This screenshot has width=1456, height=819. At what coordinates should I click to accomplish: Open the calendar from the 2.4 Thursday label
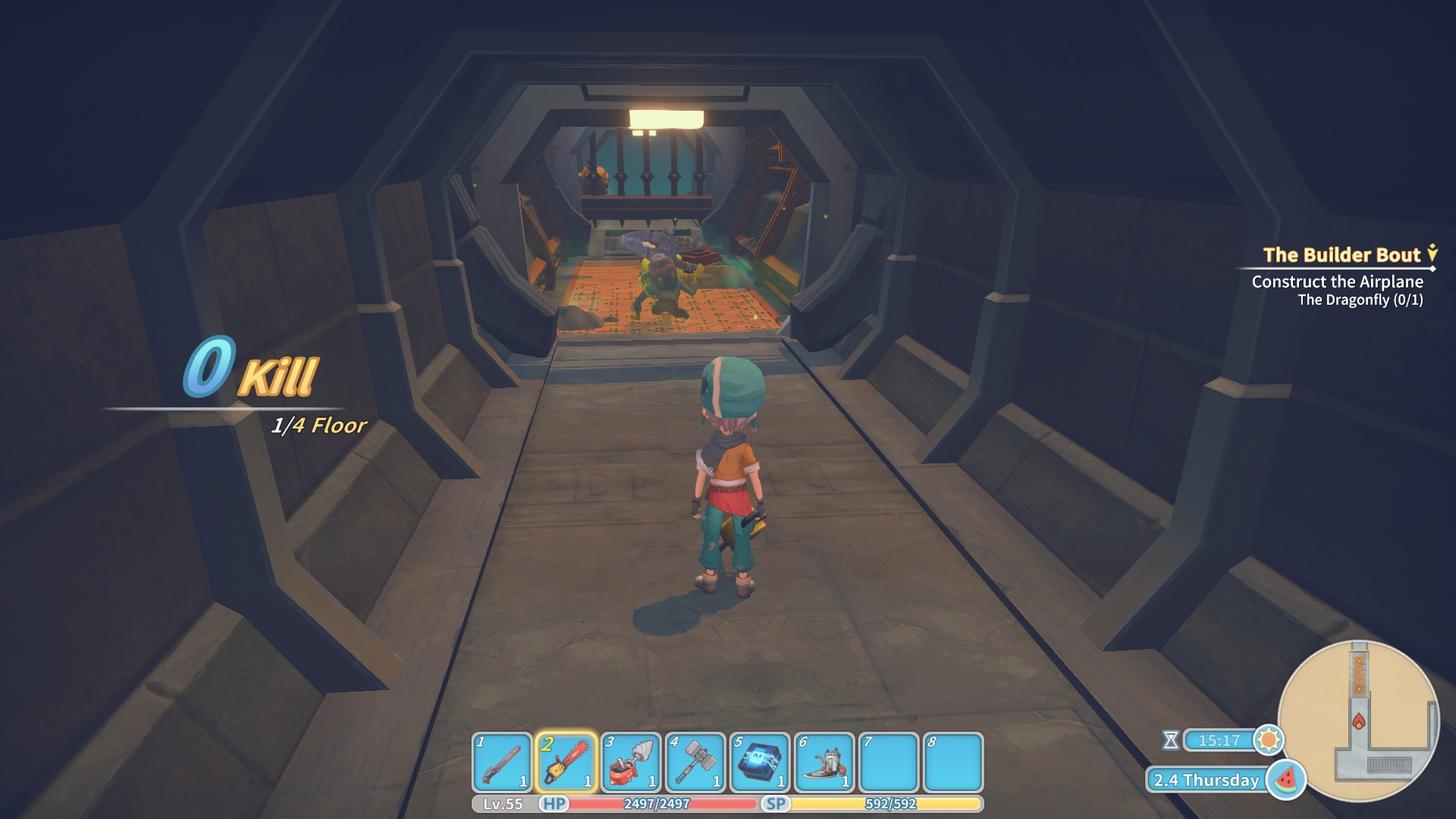coord(1206,780)
